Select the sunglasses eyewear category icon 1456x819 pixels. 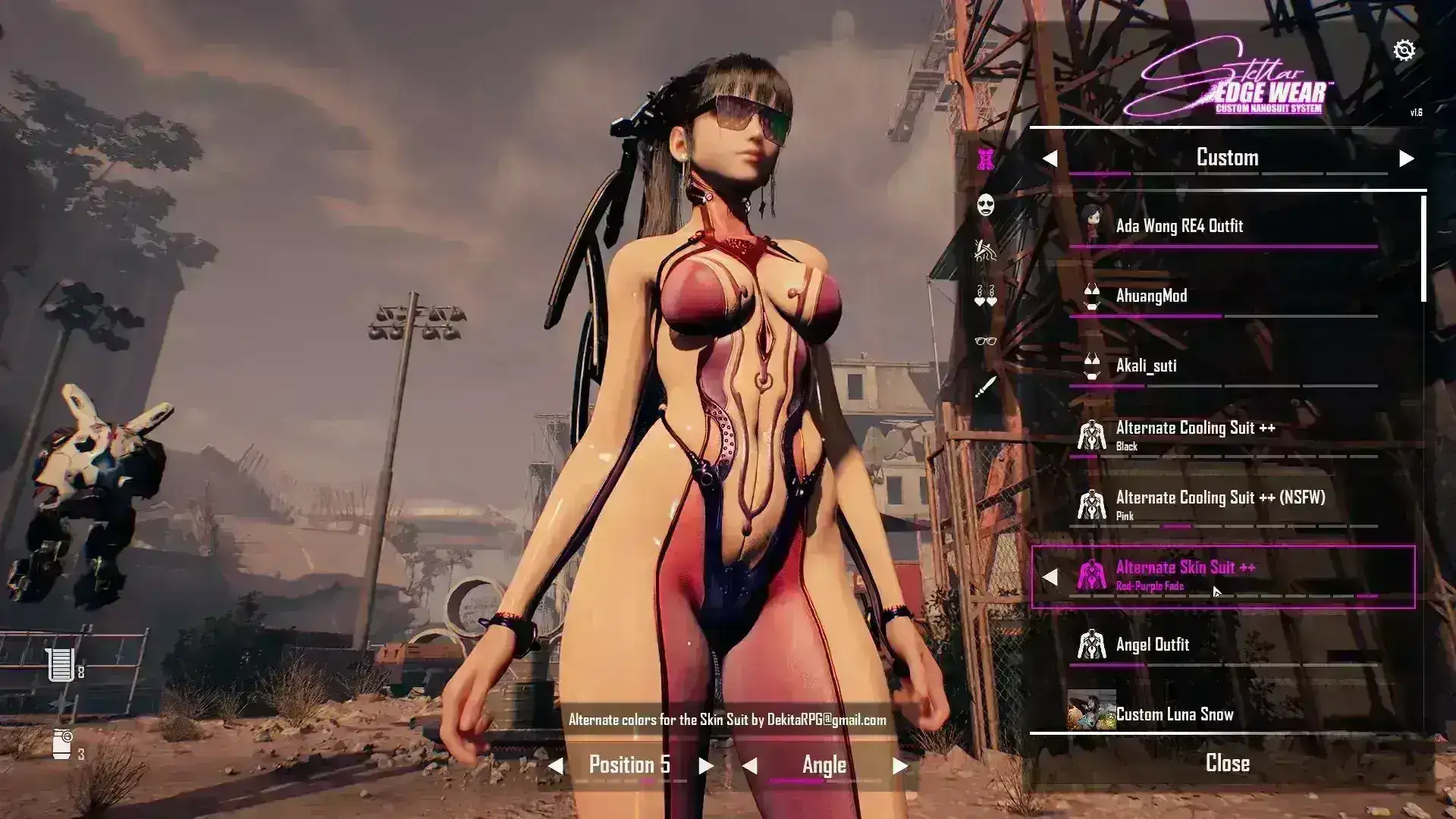tap(986, 341)
